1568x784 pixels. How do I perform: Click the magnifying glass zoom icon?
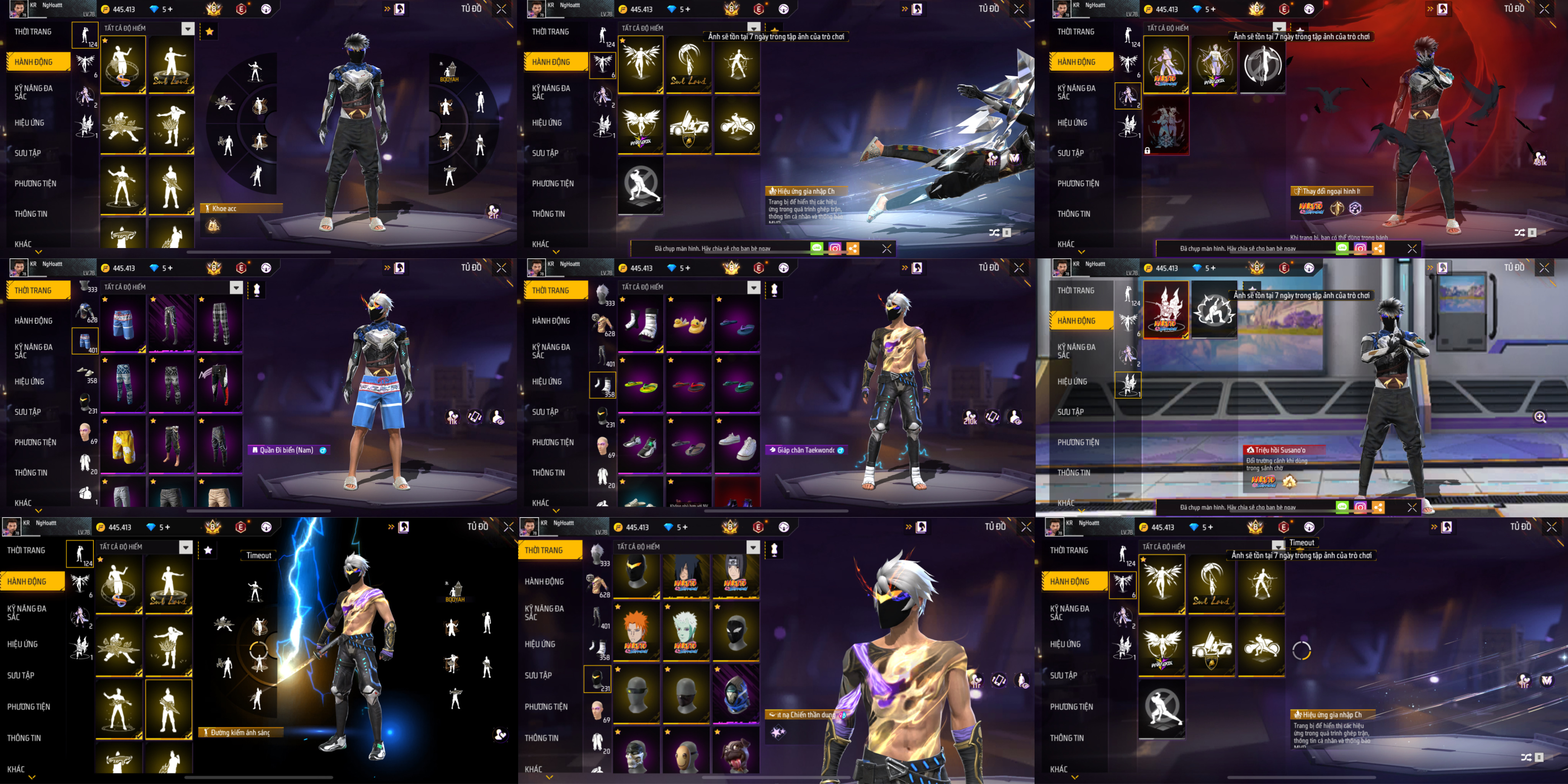pyautogui.click(x=1539, y=417)
